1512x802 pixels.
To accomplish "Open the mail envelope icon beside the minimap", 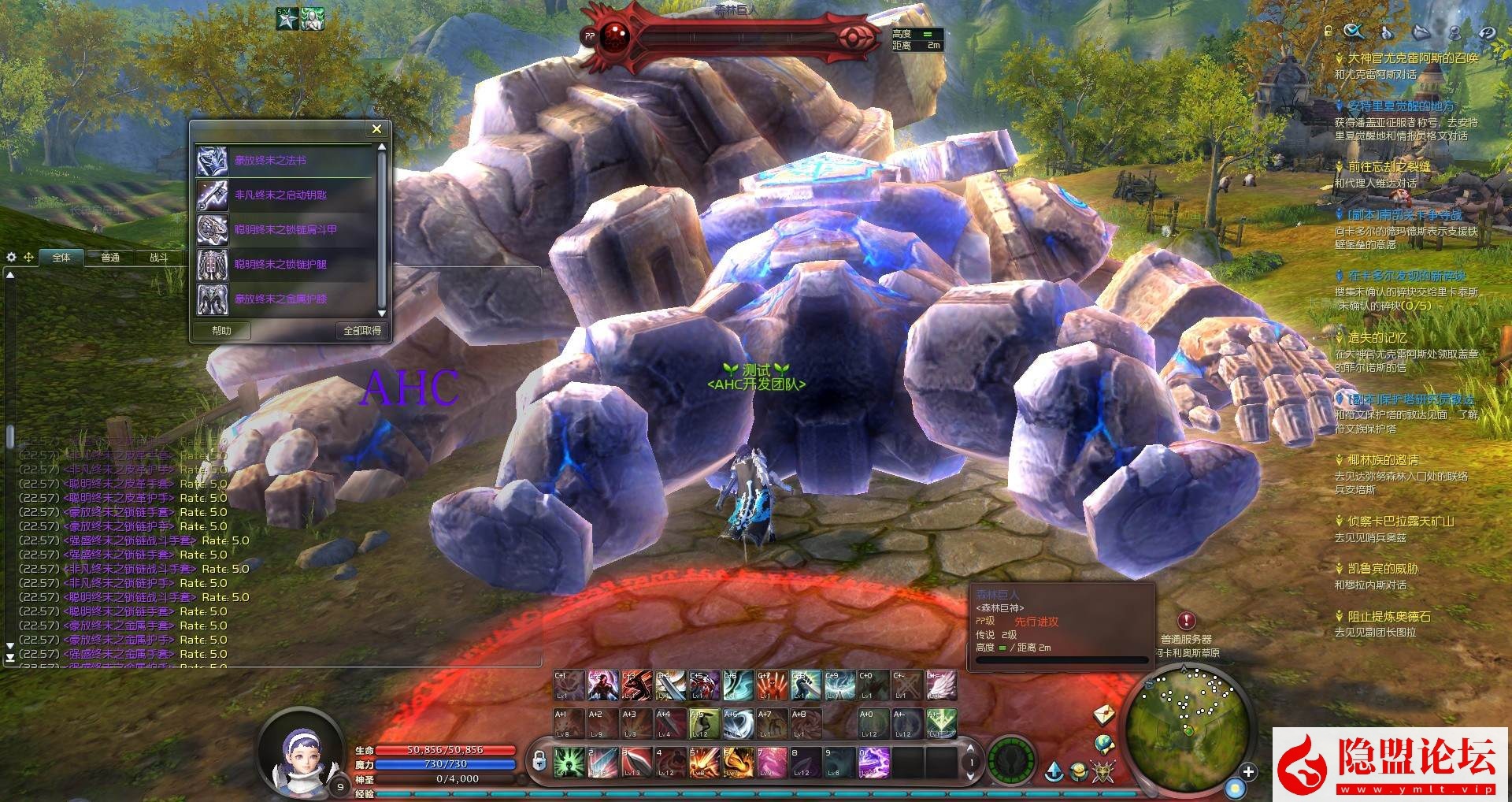I will [x=1104, y=715].
